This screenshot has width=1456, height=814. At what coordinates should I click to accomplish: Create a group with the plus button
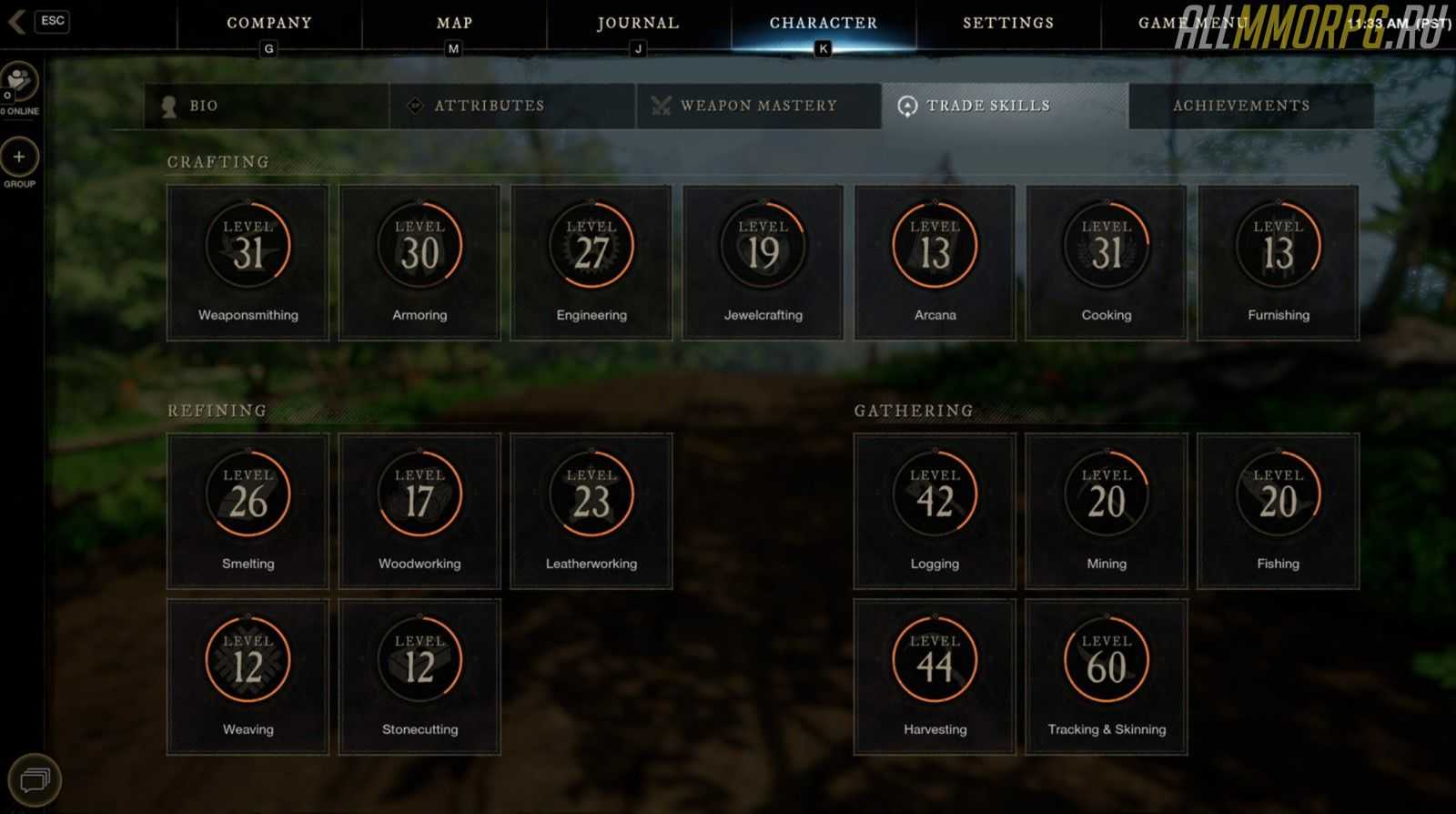pyautogui.click(x=19, y=158)
